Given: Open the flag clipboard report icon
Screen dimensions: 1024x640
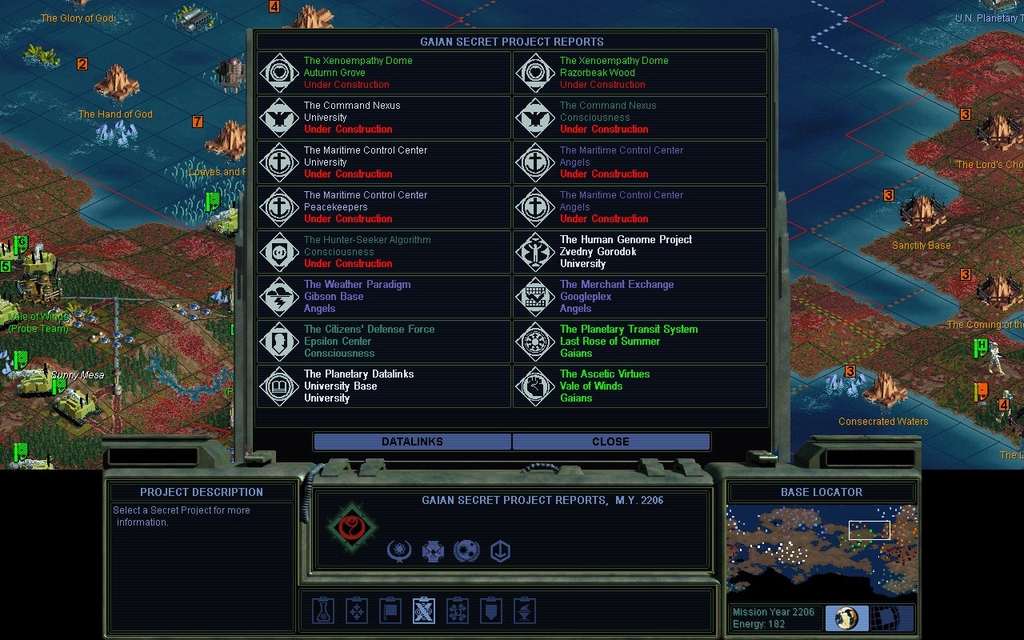Looking at the screenshot, I should tap(391, 610).
